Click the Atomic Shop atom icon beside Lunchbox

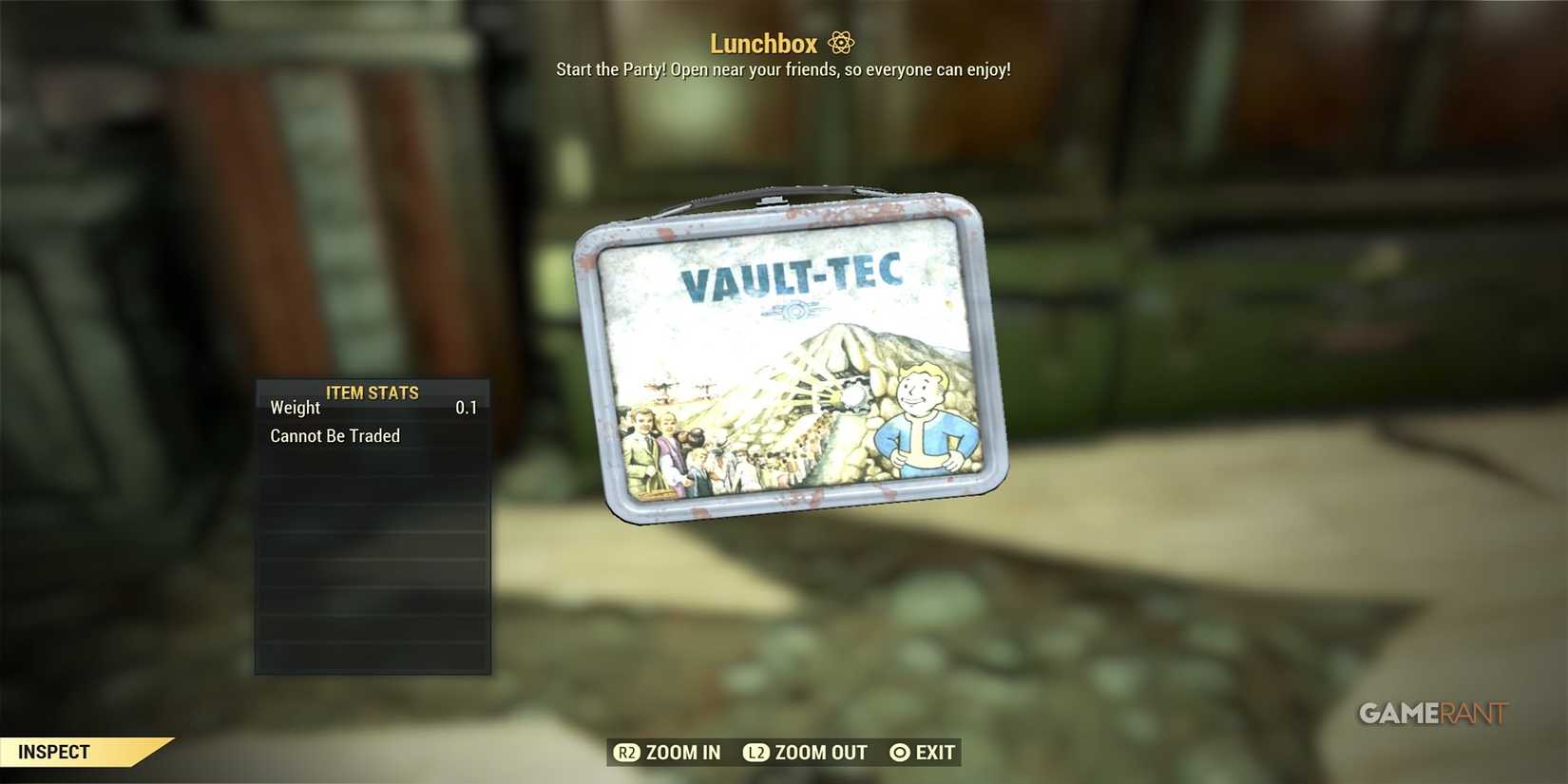[840, 43]
